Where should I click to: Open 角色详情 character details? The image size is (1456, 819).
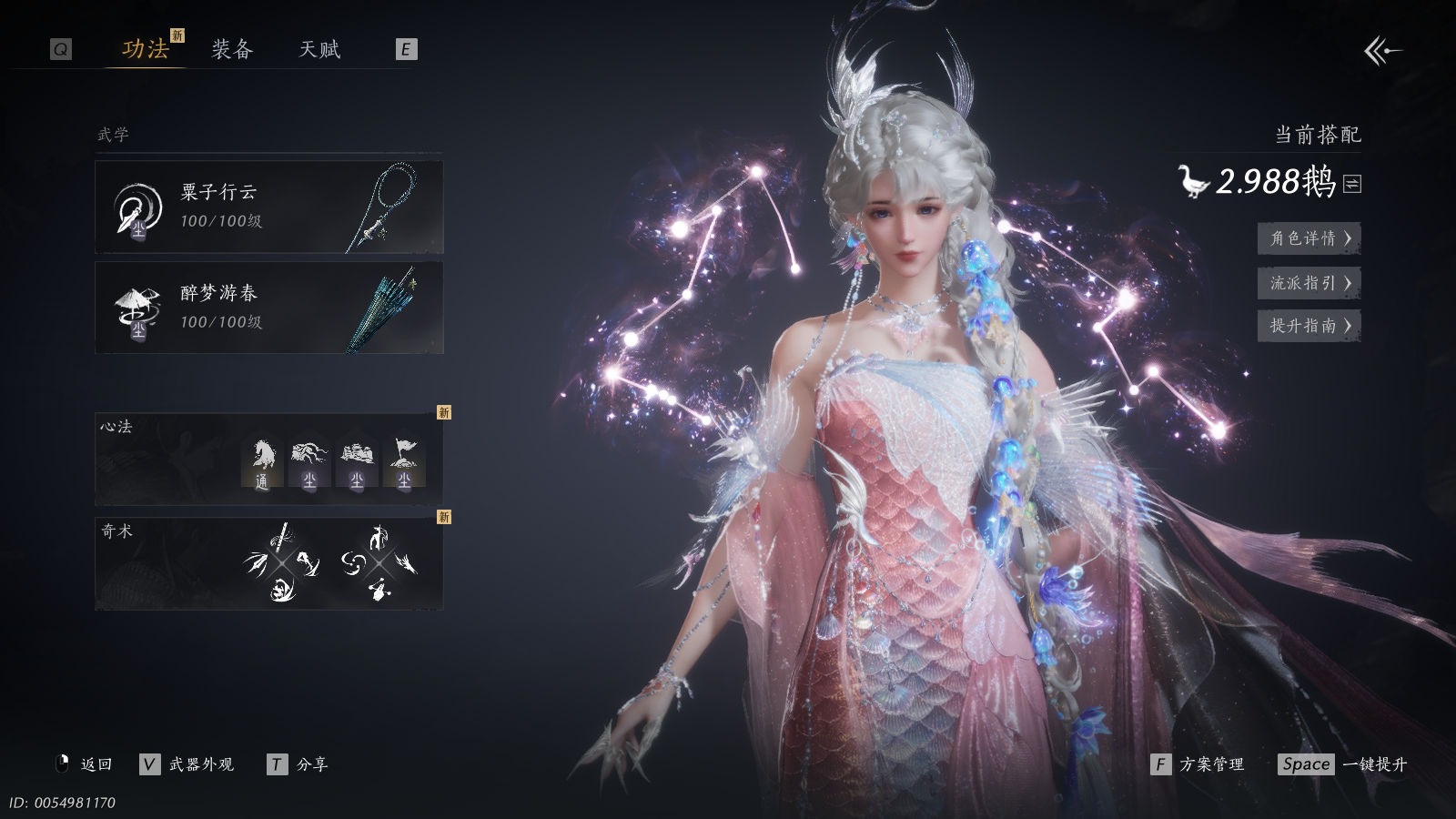pyautogui.click(x=1309, y=238)
